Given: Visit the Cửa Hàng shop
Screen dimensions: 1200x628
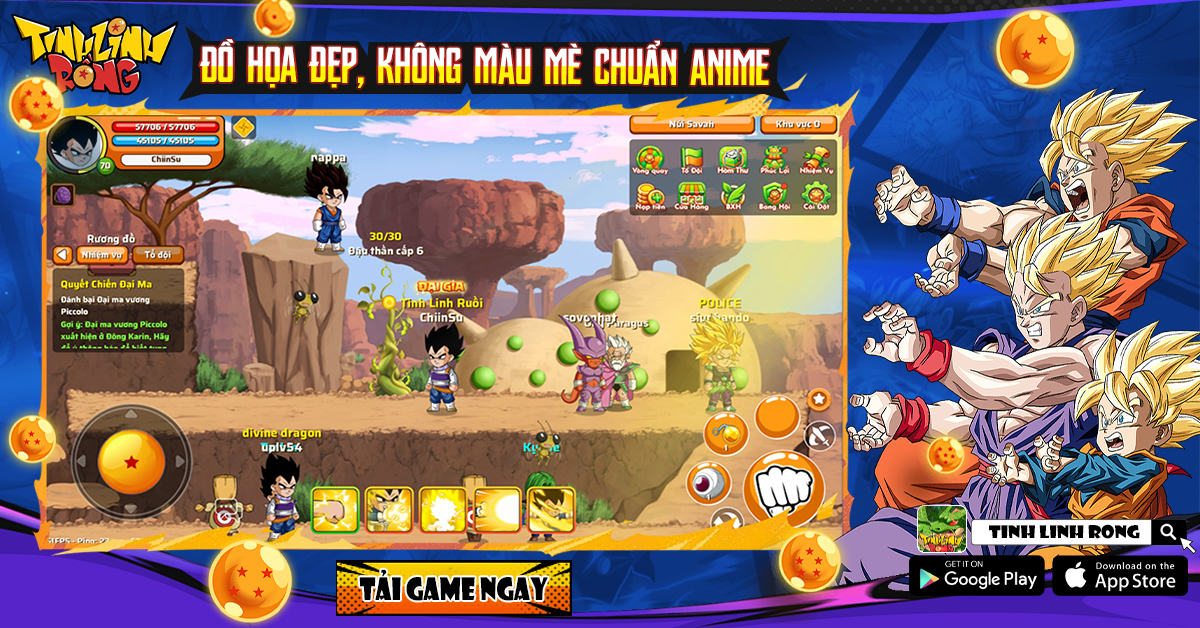Looking at the screenshot, I should [692, 195].
